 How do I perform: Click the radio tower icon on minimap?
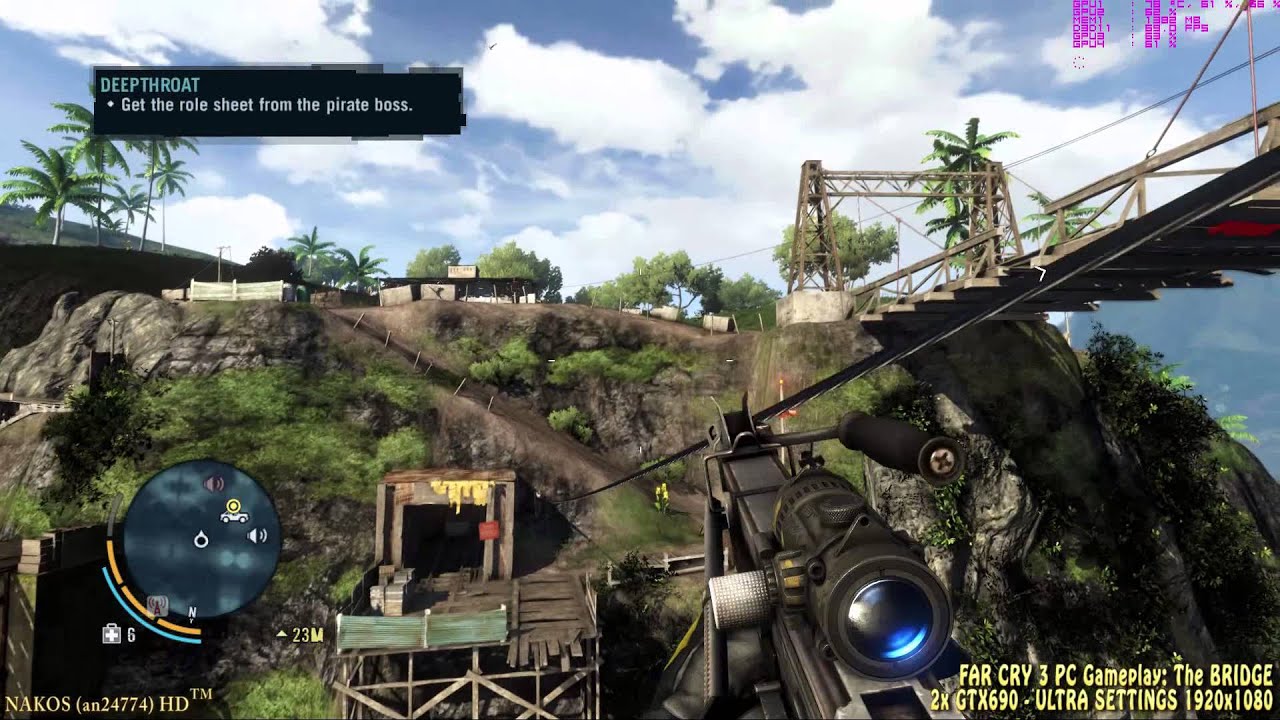point(156,604)
